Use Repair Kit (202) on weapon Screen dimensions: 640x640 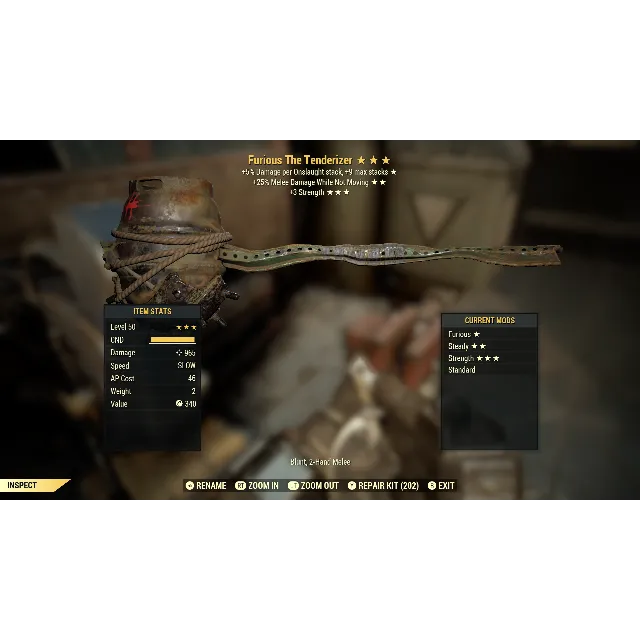[x=383, y=486]
